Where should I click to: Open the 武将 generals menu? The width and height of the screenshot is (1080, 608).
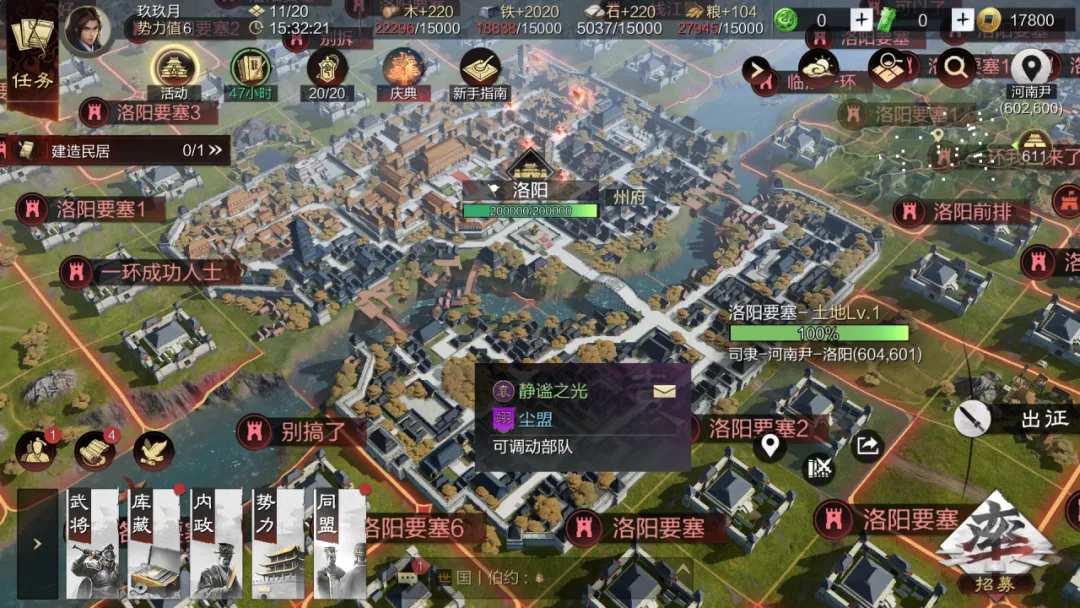click(x=92, y=544)
